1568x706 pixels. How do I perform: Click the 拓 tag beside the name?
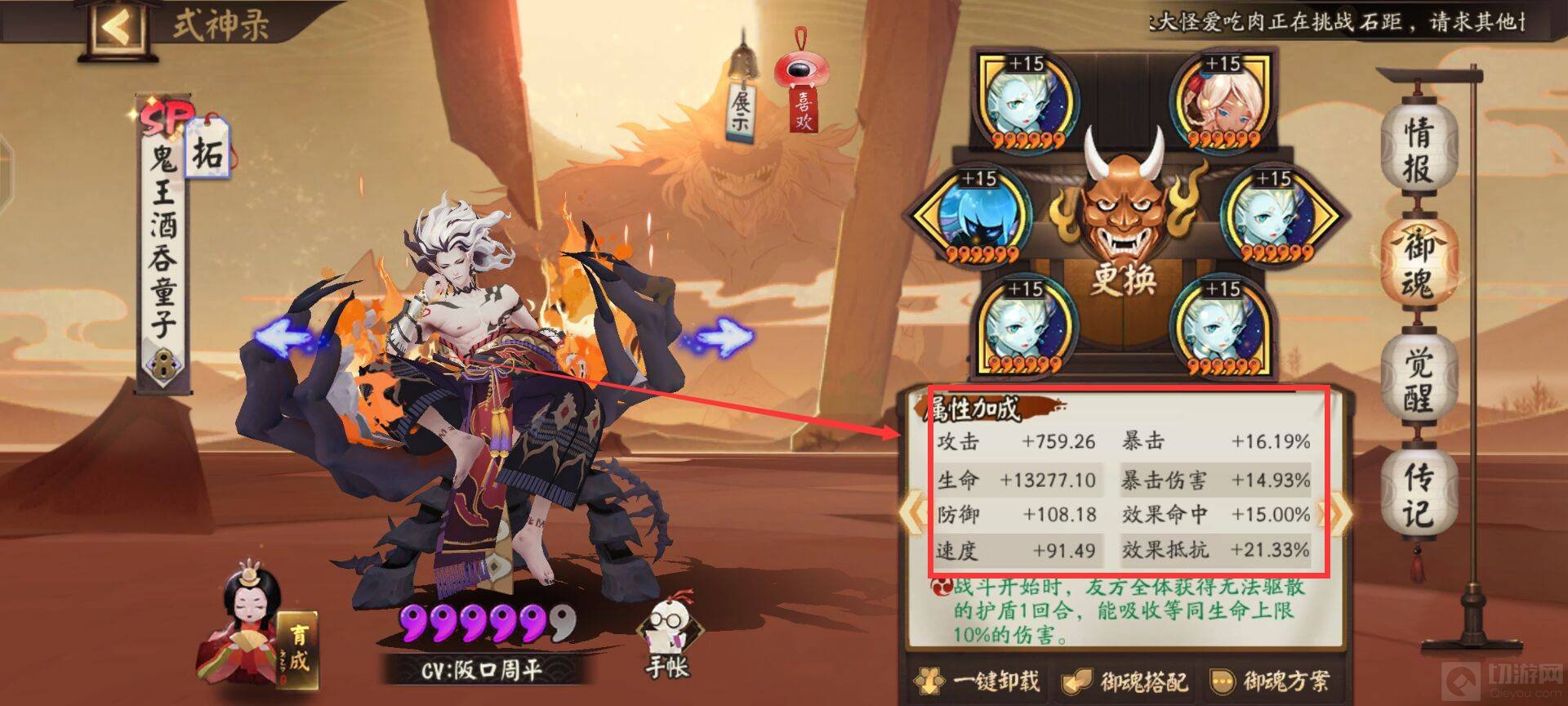point(207,150)
